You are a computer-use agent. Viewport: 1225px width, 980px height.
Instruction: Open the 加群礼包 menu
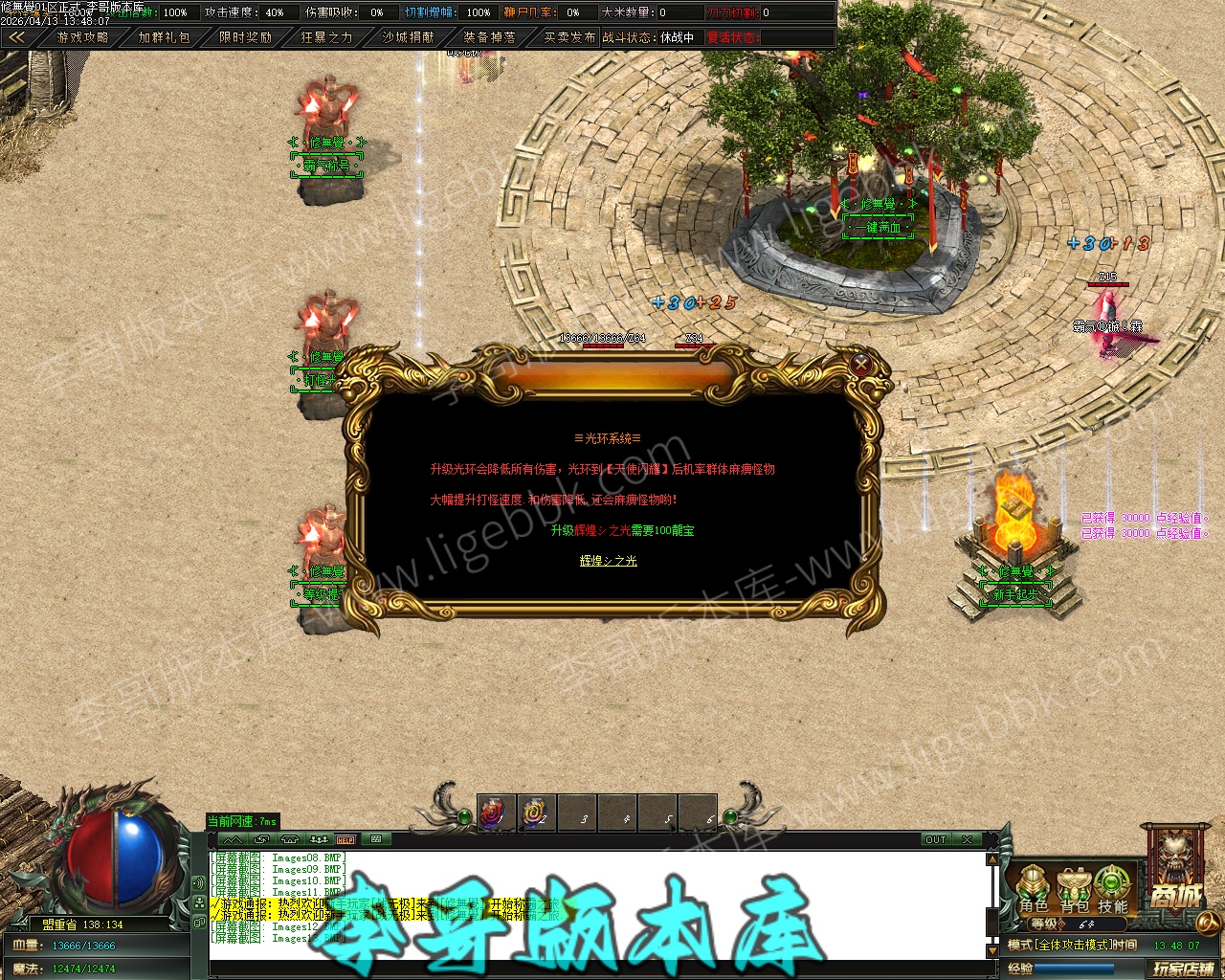[x=164, y=37]
